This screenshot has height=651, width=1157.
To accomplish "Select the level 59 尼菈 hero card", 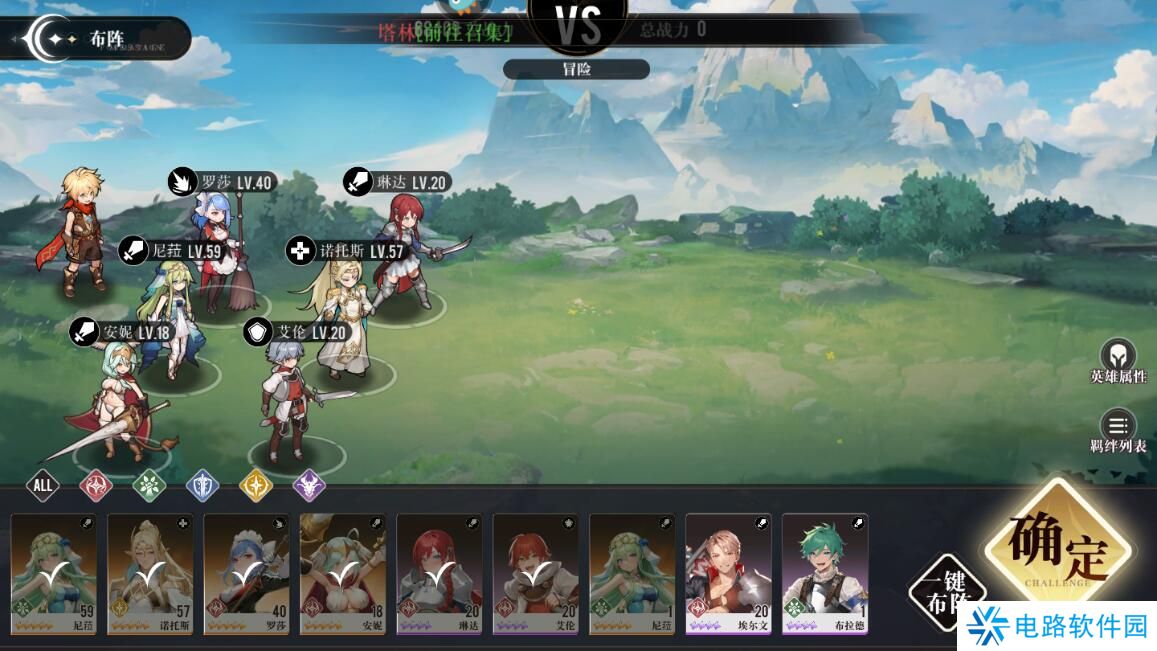I will (54, 573).
